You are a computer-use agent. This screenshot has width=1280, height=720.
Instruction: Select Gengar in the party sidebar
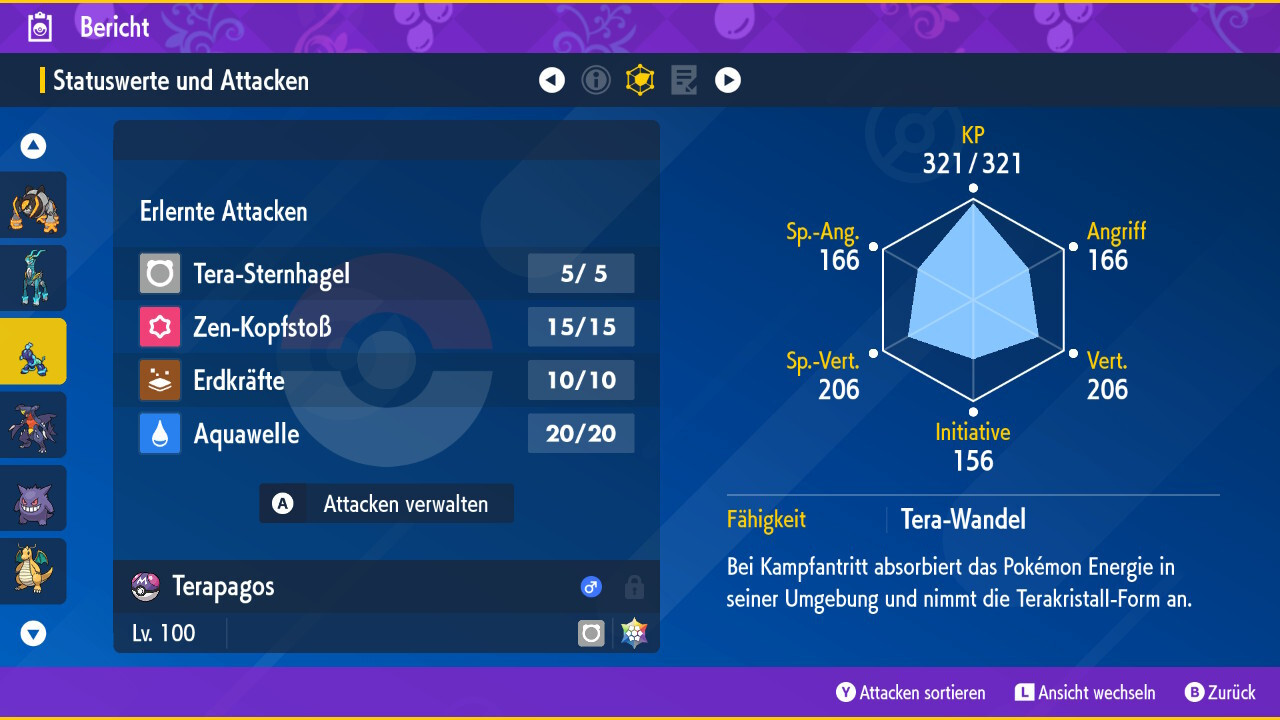point(34,497)
